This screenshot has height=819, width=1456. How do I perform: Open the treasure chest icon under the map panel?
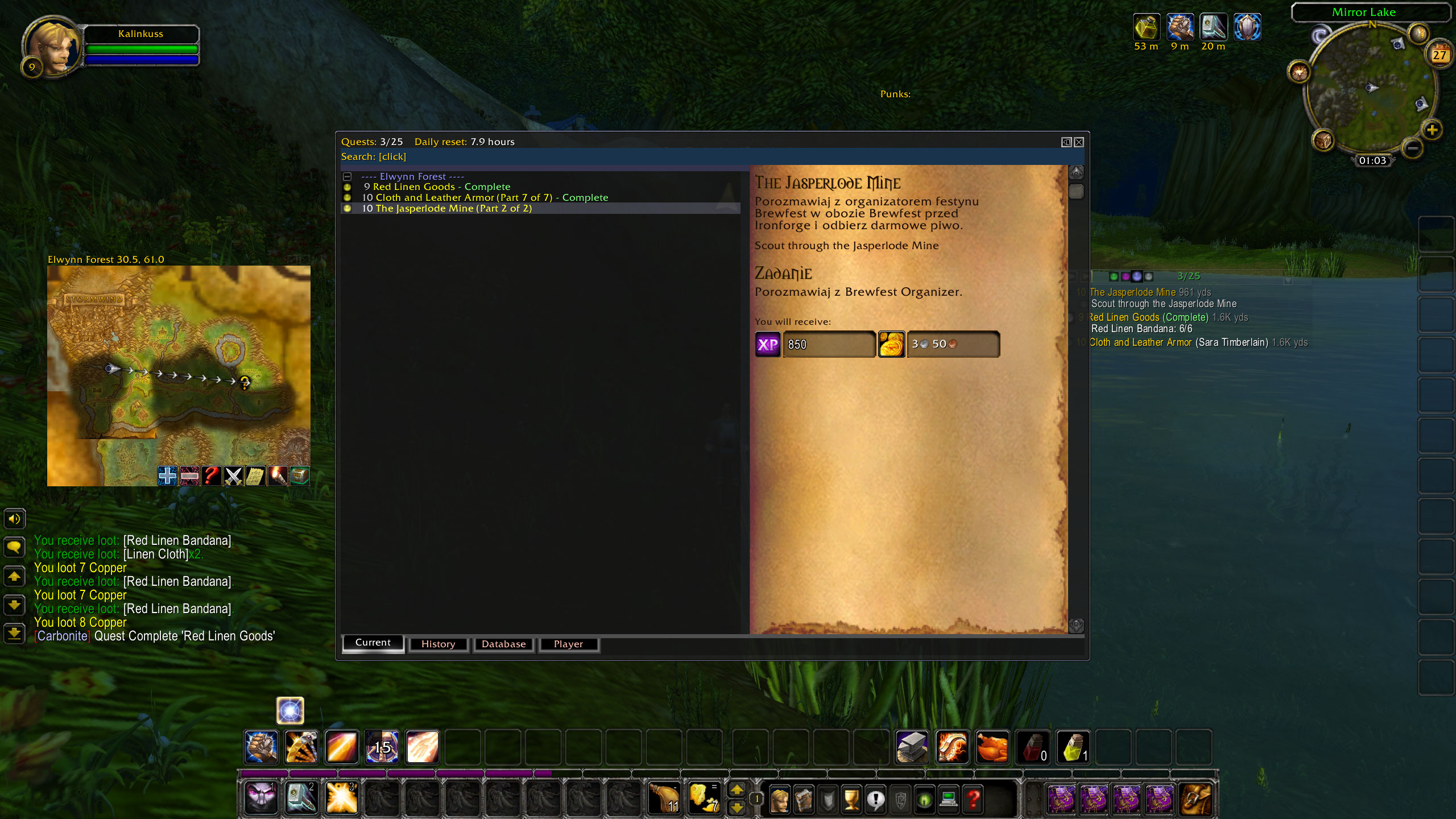pyautogui.click(x=299, y=476)
